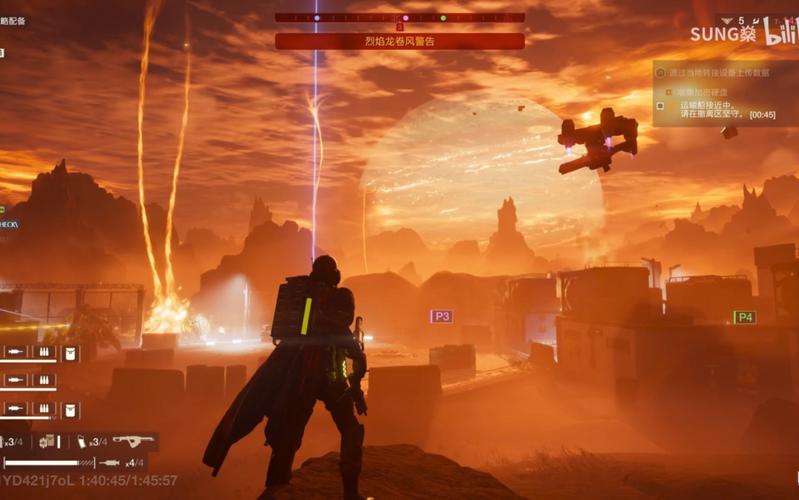Screen dimensions: 799x500
Task: Click the fire tornado warning banner
Action: click(400, 41)
